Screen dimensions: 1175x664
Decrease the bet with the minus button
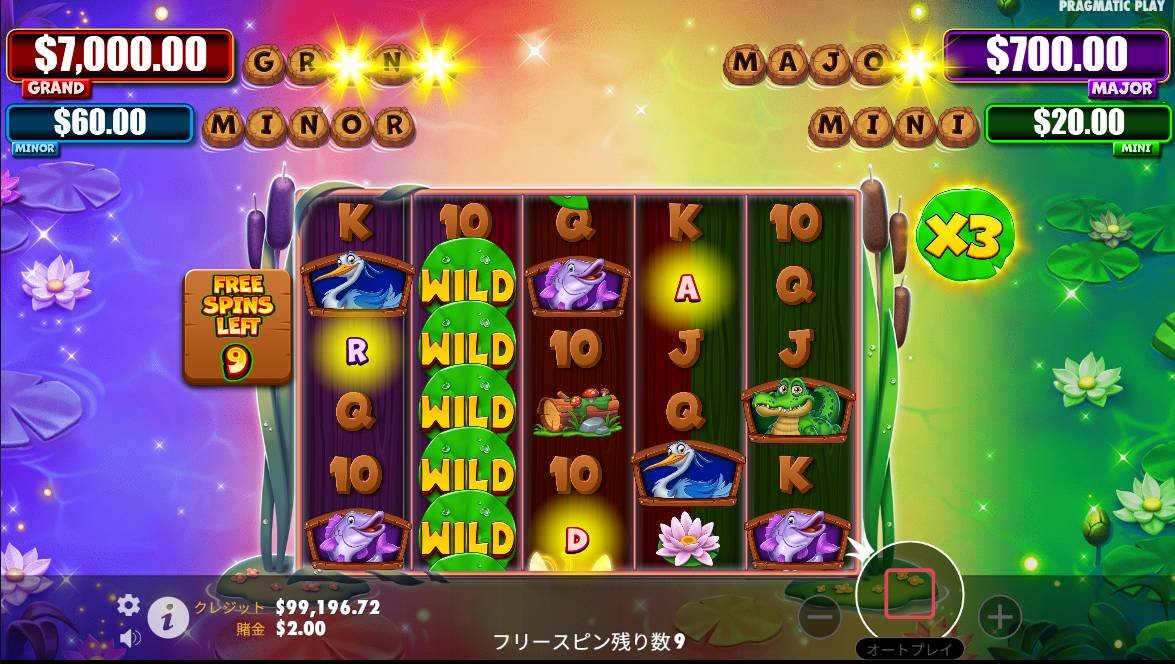coord(820,618)
